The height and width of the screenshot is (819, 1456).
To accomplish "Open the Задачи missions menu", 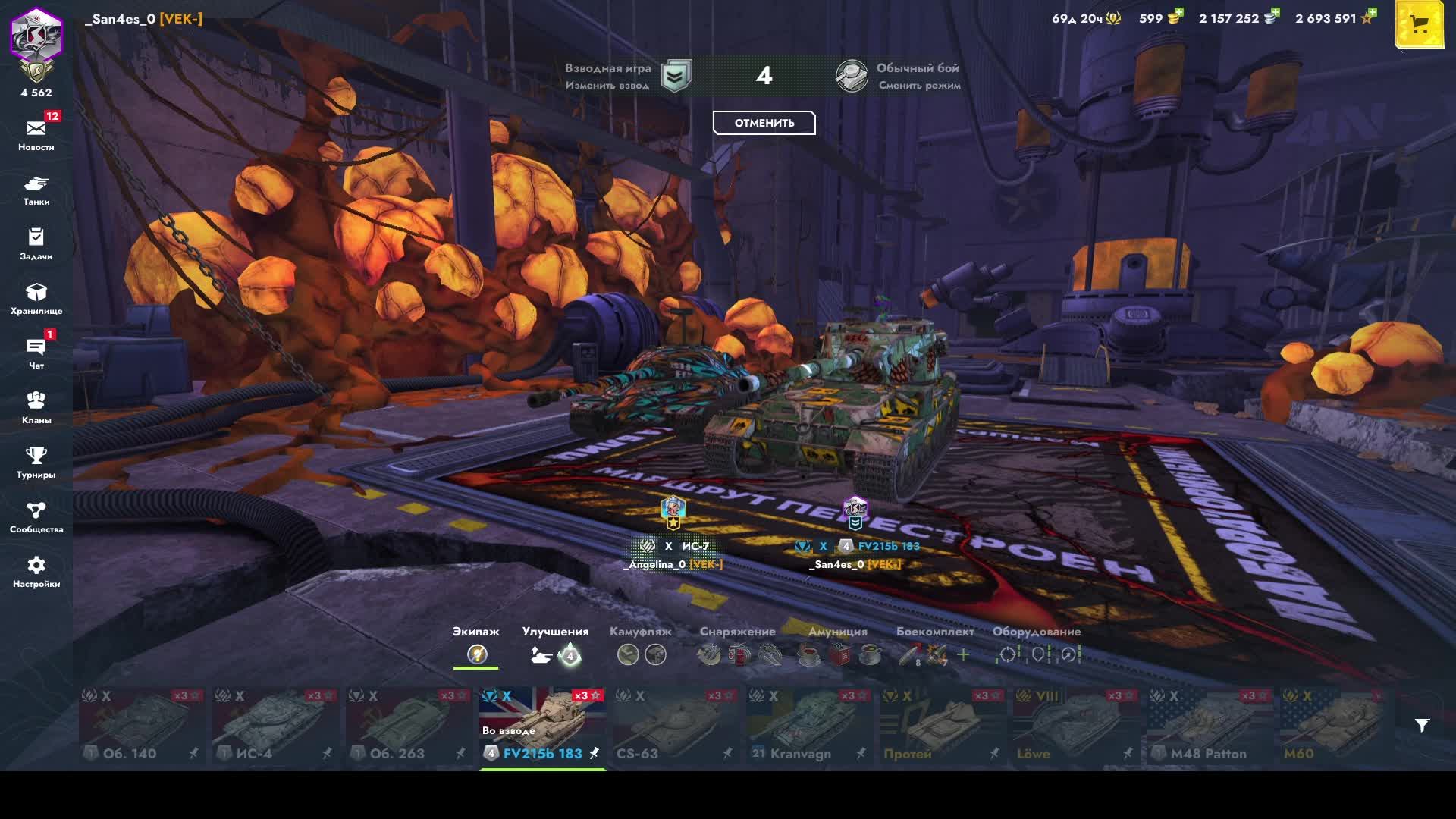I will 36,243.
